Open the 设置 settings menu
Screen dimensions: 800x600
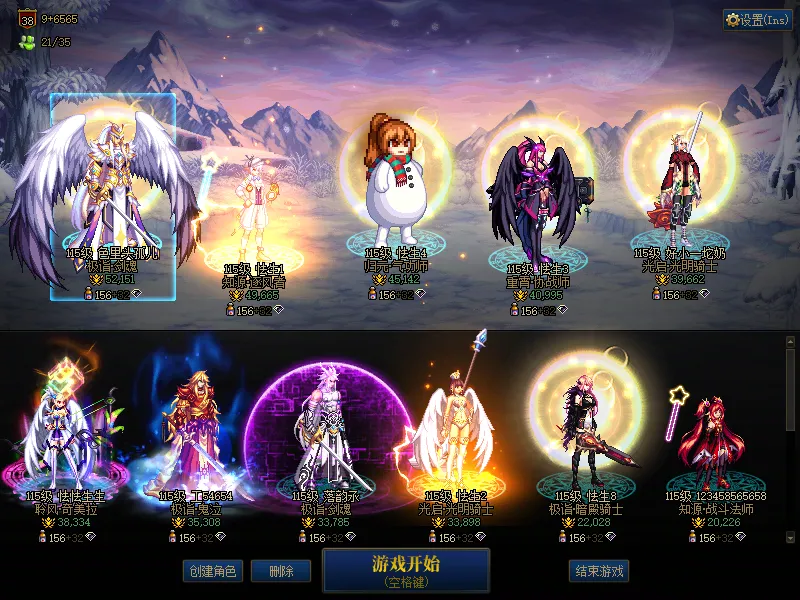pyautogui.click(x=757, y=20)
